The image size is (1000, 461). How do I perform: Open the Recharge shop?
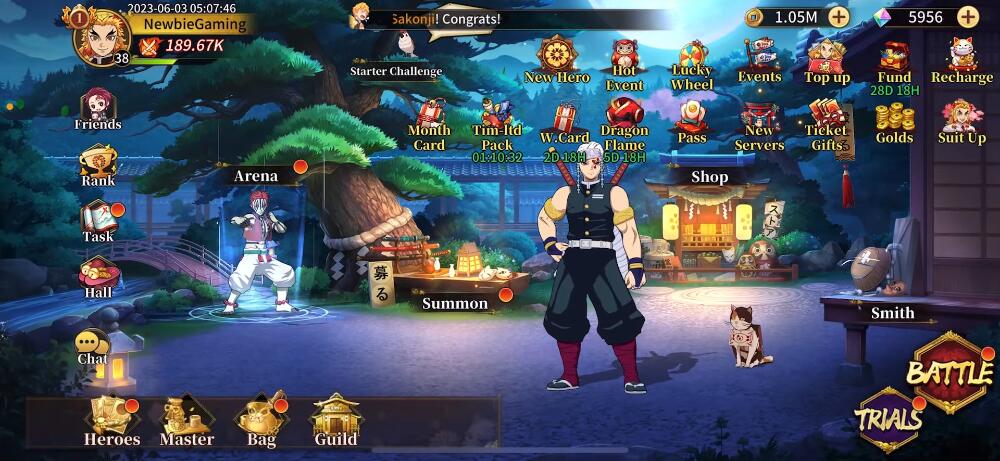click(x=962, y=60)
